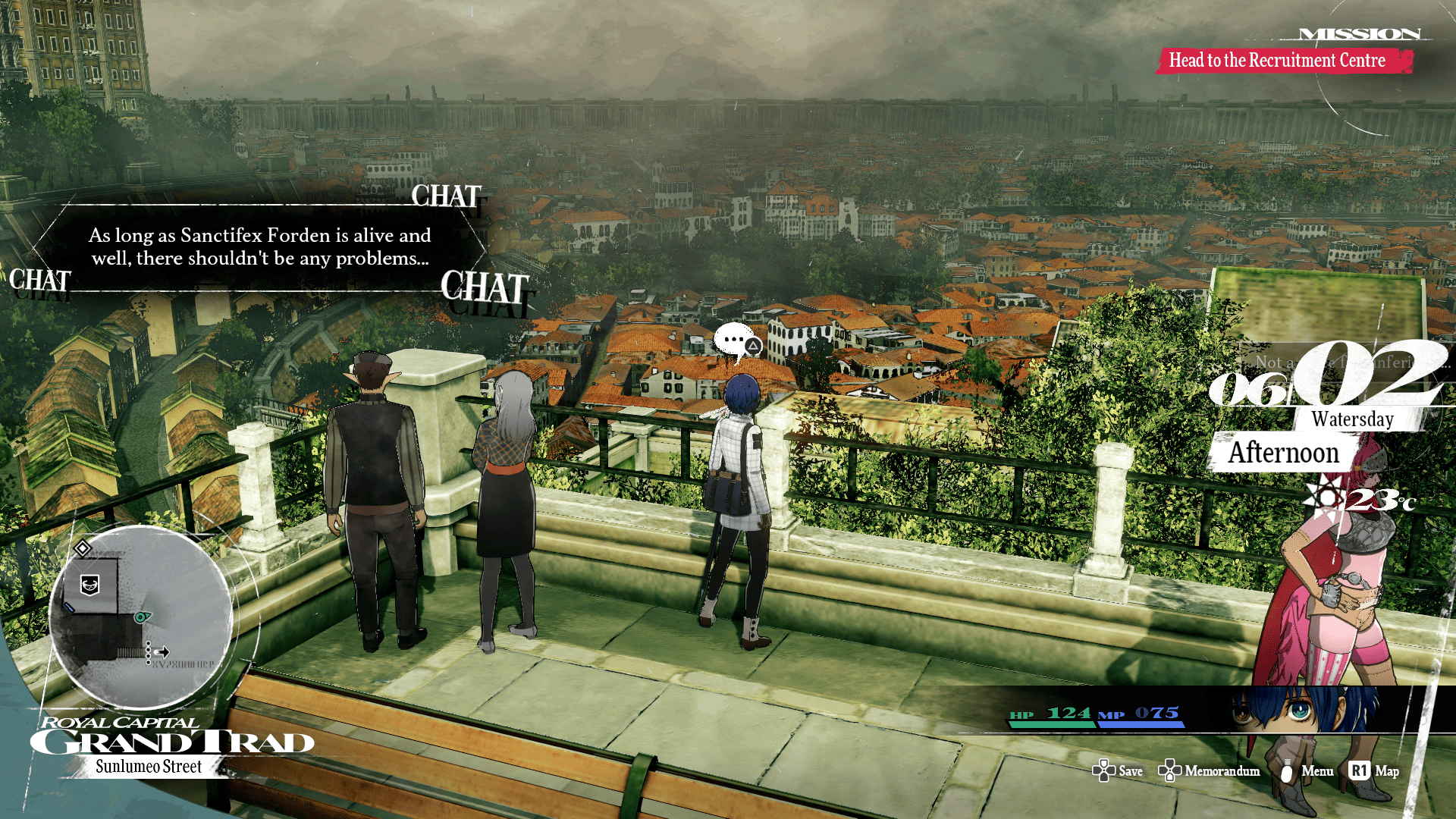The image size is (1456, 819).
Task: Open the Map label
Action: 1386,771
